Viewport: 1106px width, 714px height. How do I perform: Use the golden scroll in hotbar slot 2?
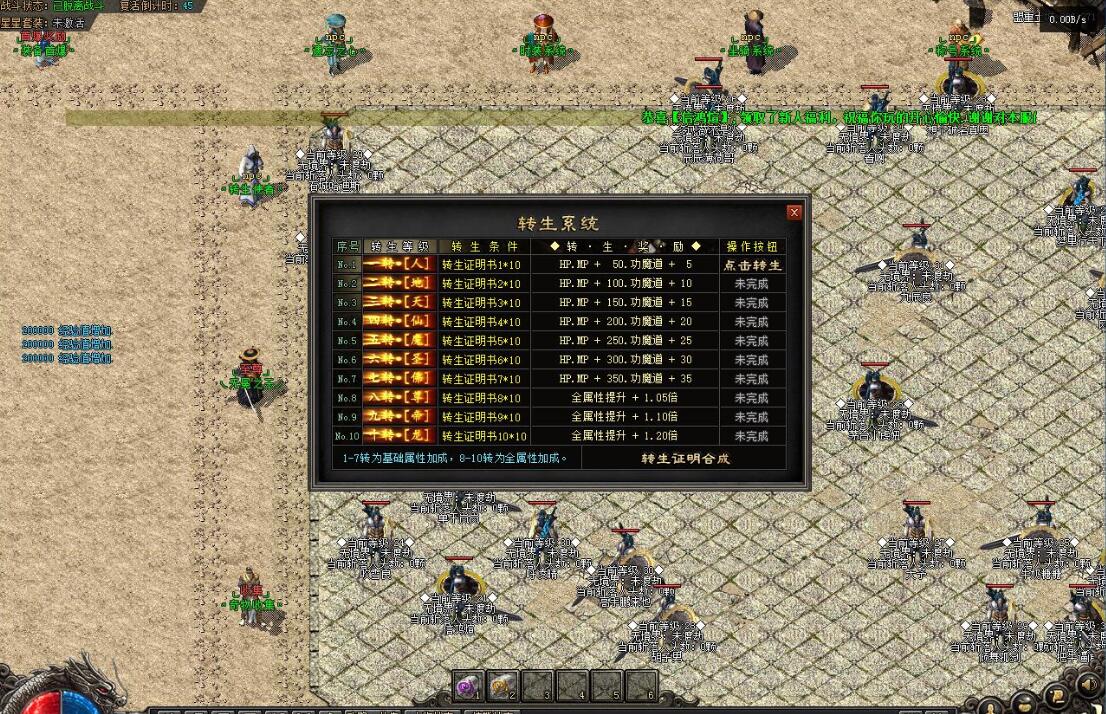[x=503, y=686]
